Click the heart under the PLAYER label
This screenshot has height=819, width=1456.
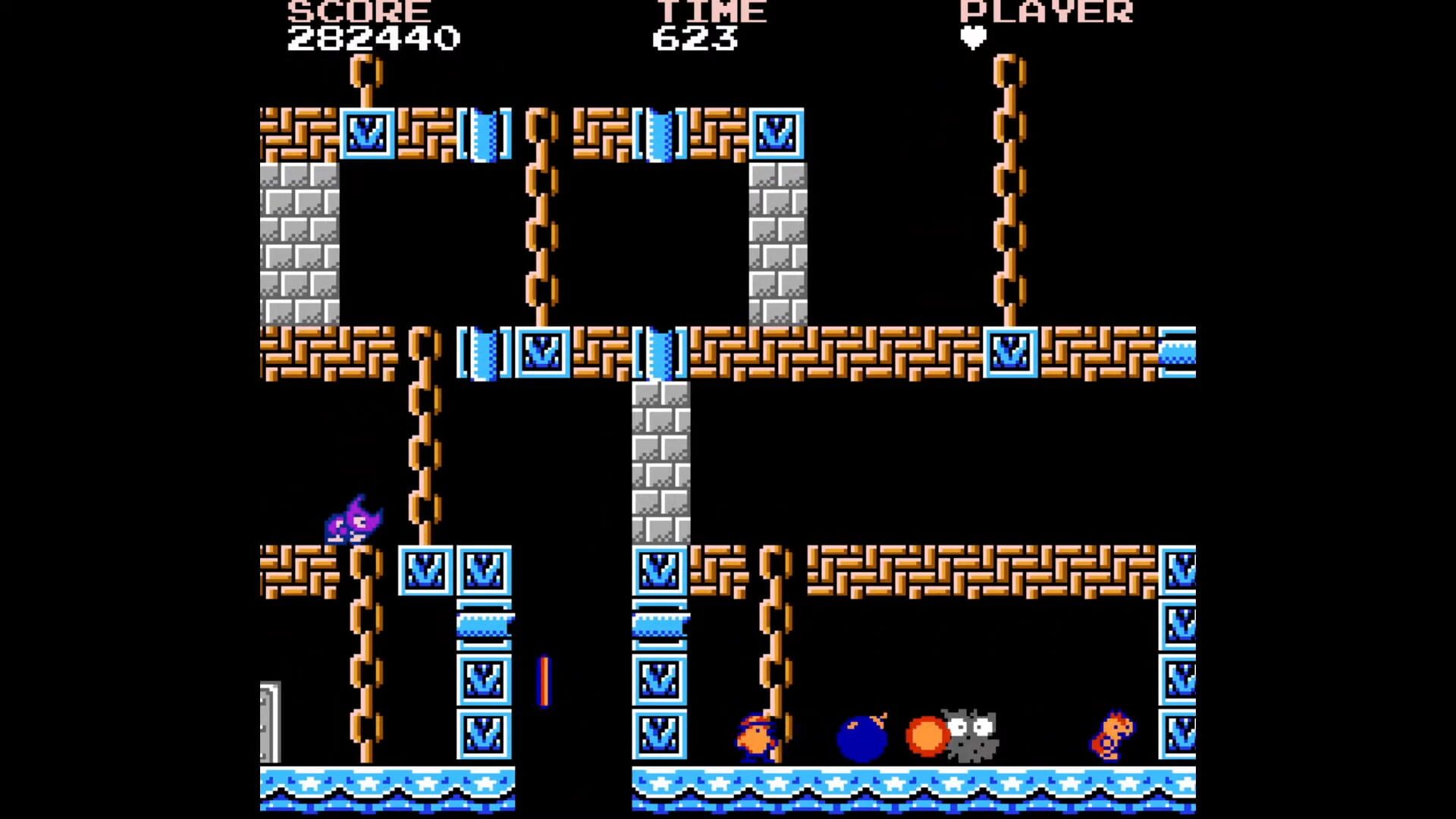coord(973,36)
